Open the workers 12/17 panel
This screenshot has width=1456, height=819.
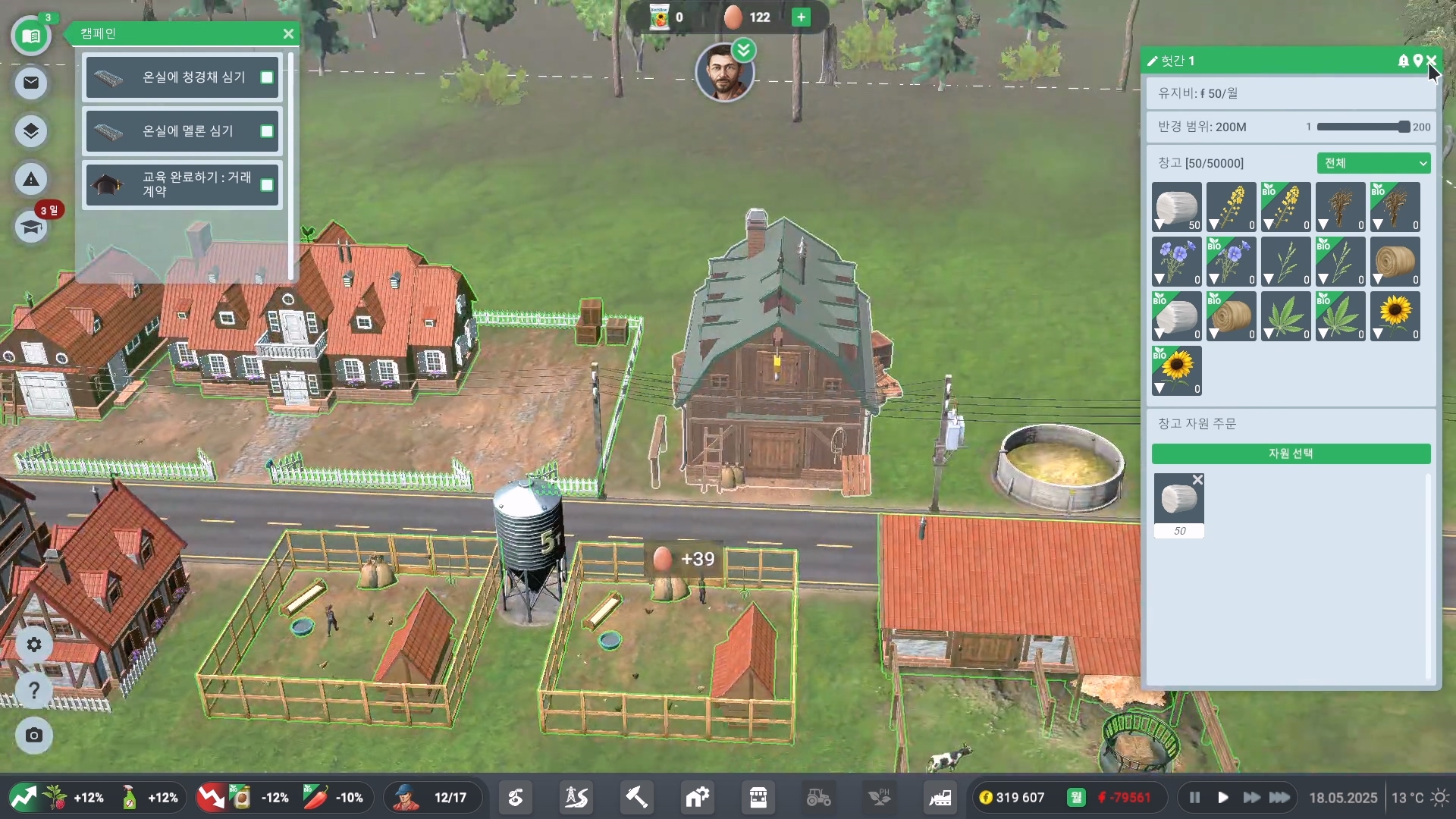tap(433, 798)
